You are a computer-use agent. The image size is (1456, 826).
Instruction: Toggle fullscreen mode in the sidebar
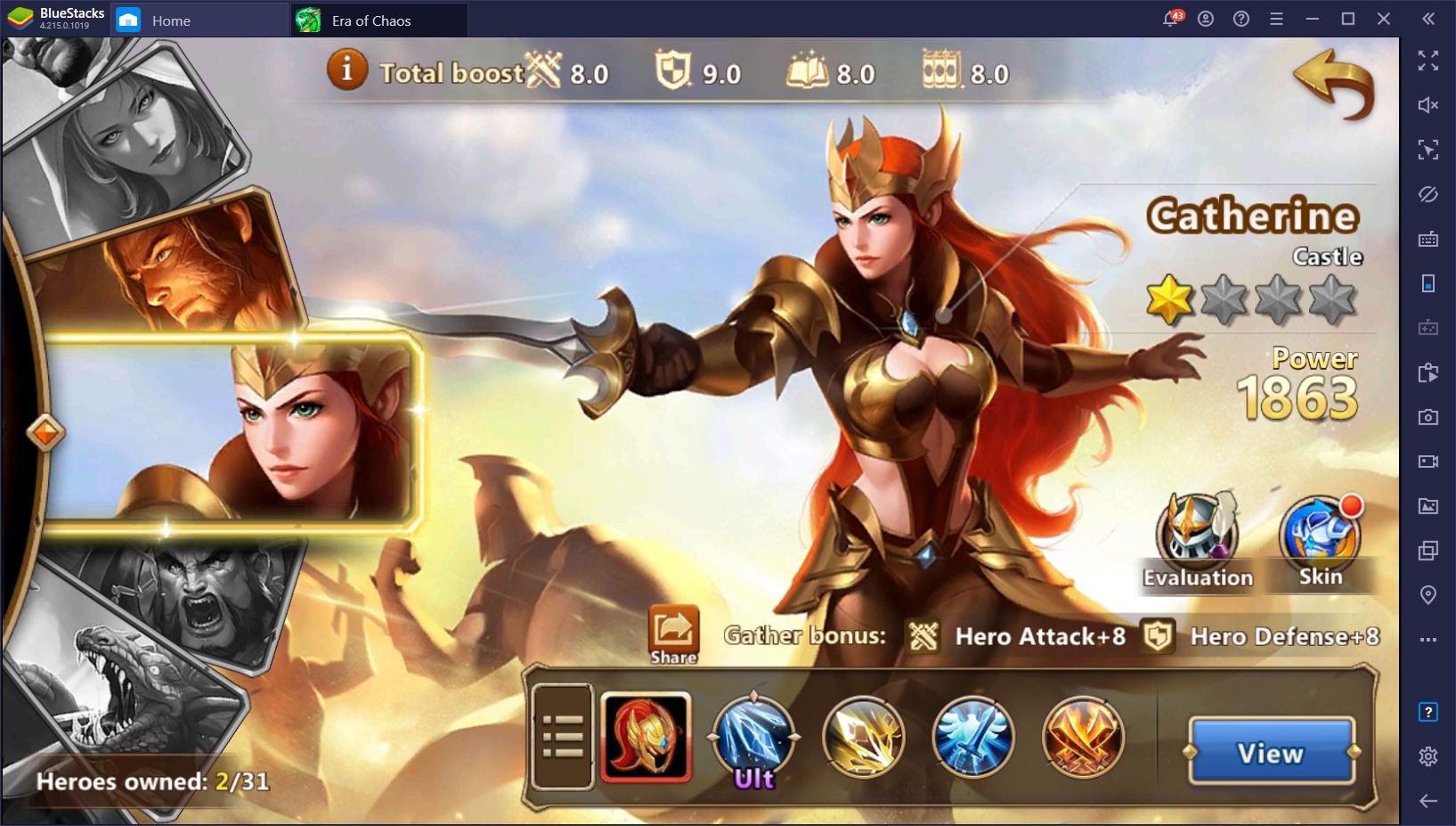(x=1428, y=61)
